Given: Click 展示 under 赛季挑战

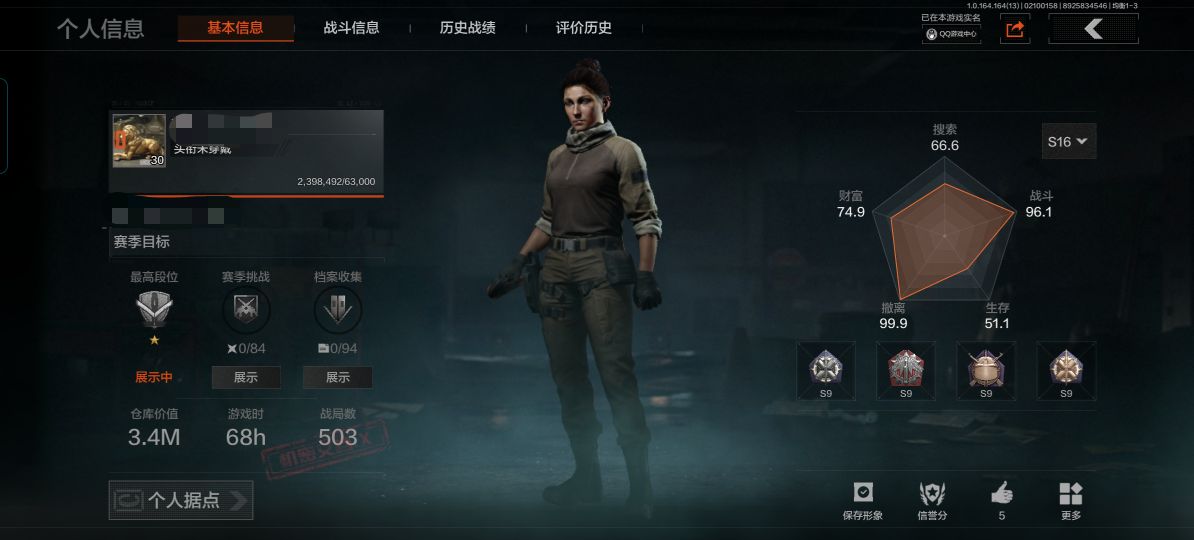Looking at the screenshot, I should click(245, 377).
